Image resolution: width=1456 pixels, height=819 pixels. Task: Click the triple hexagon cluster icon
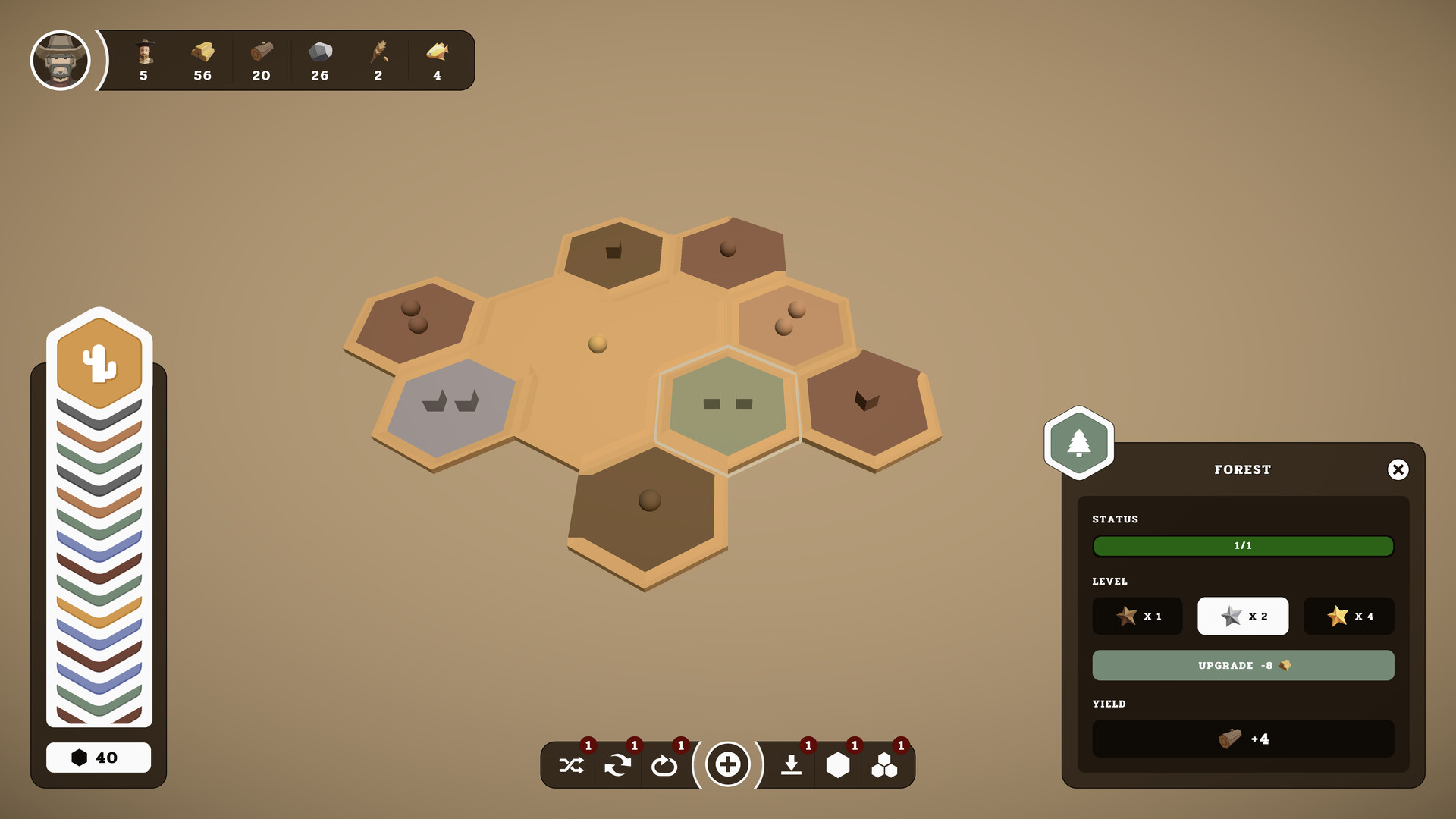coord(886,764)
